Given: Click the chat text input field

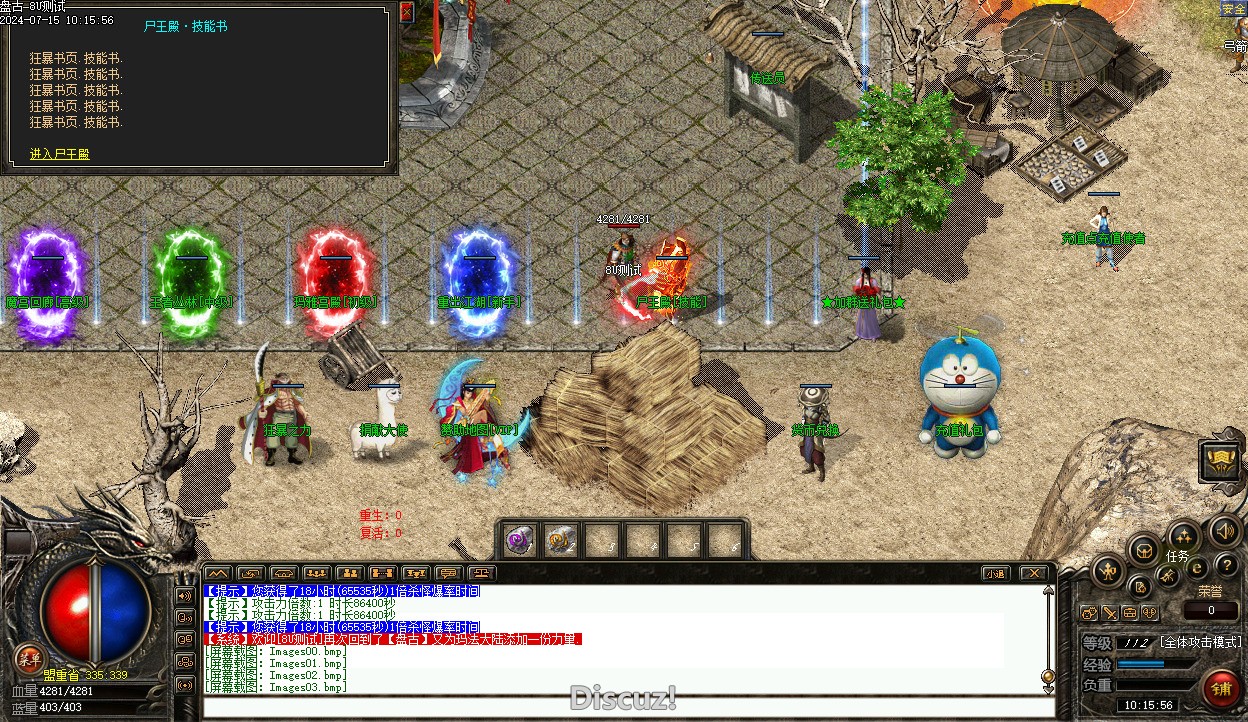Looking at the screenshot, I should coord(620,706).
